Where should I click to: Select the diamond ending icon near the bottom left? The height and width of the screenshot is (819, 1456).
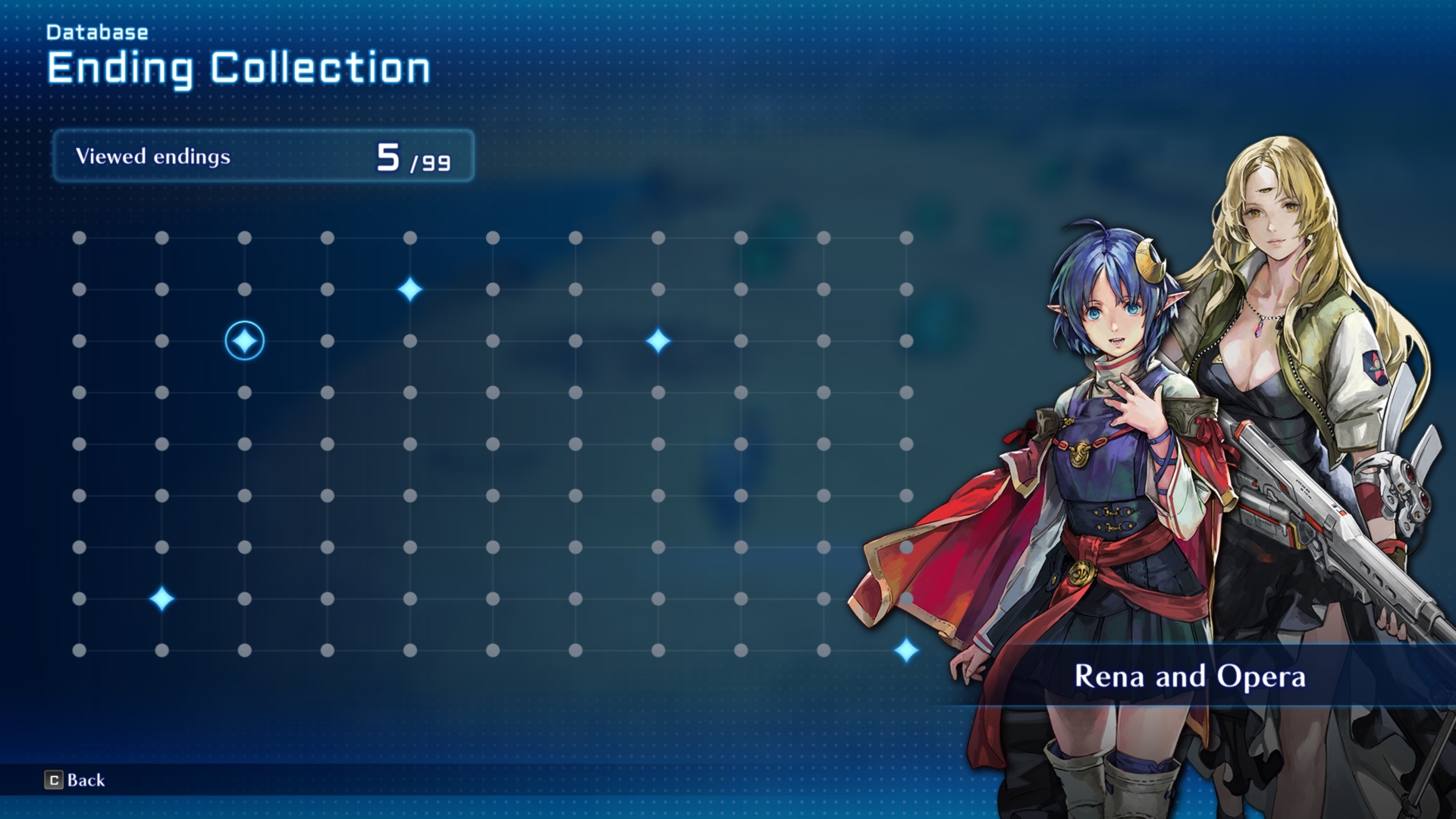161,600
